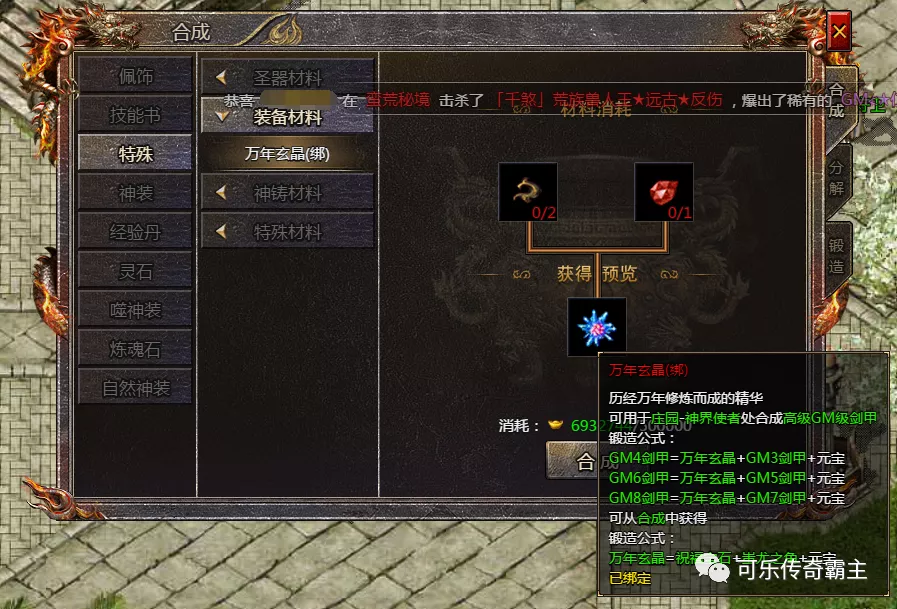Click the dragon material slot showing 0/2

coord(528,191)
